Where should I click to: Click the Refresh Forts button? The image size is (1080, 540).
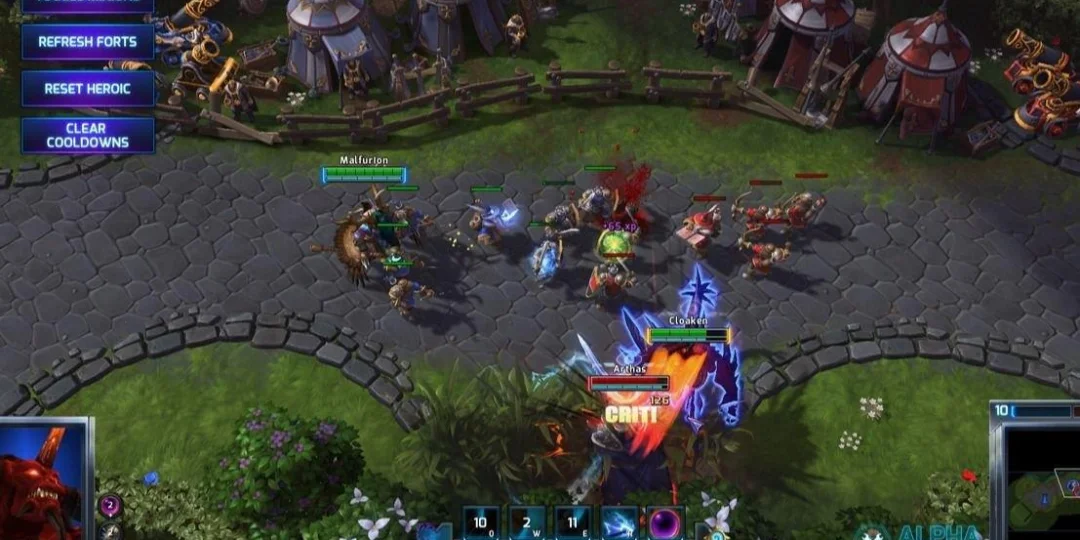pyautogui.click(x=88, y=42)
